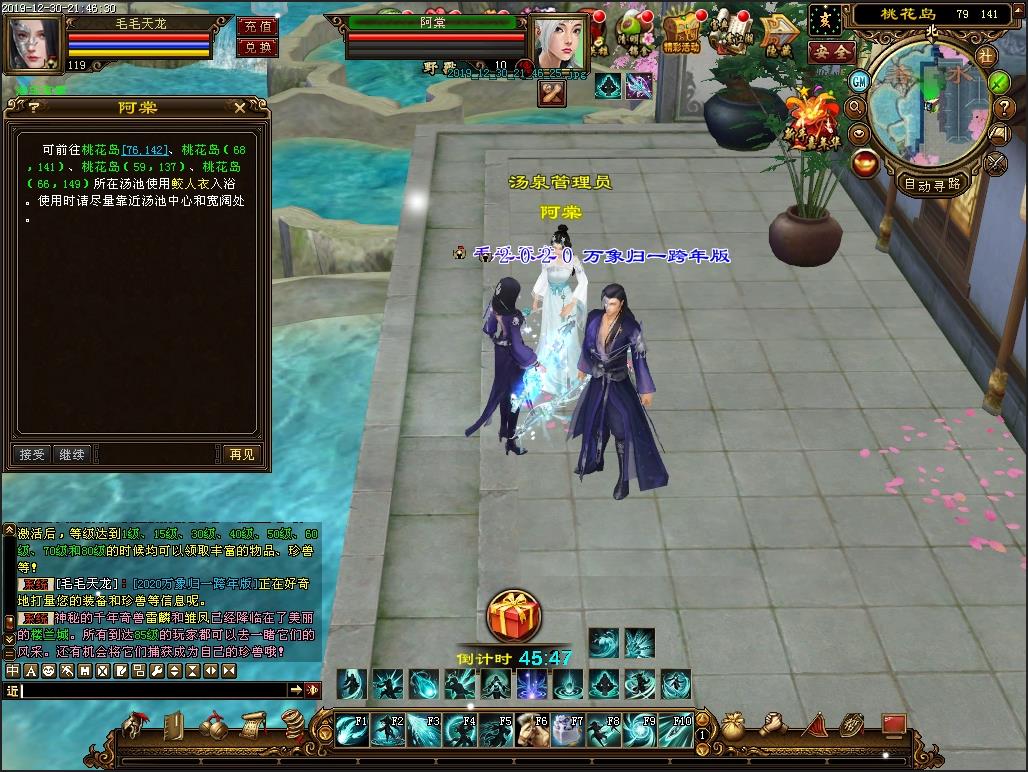Image resolution: width=1028 pixels, height=772 pixels.
Task: Click the 兑换 exchange button
Action: pos(257,48)
